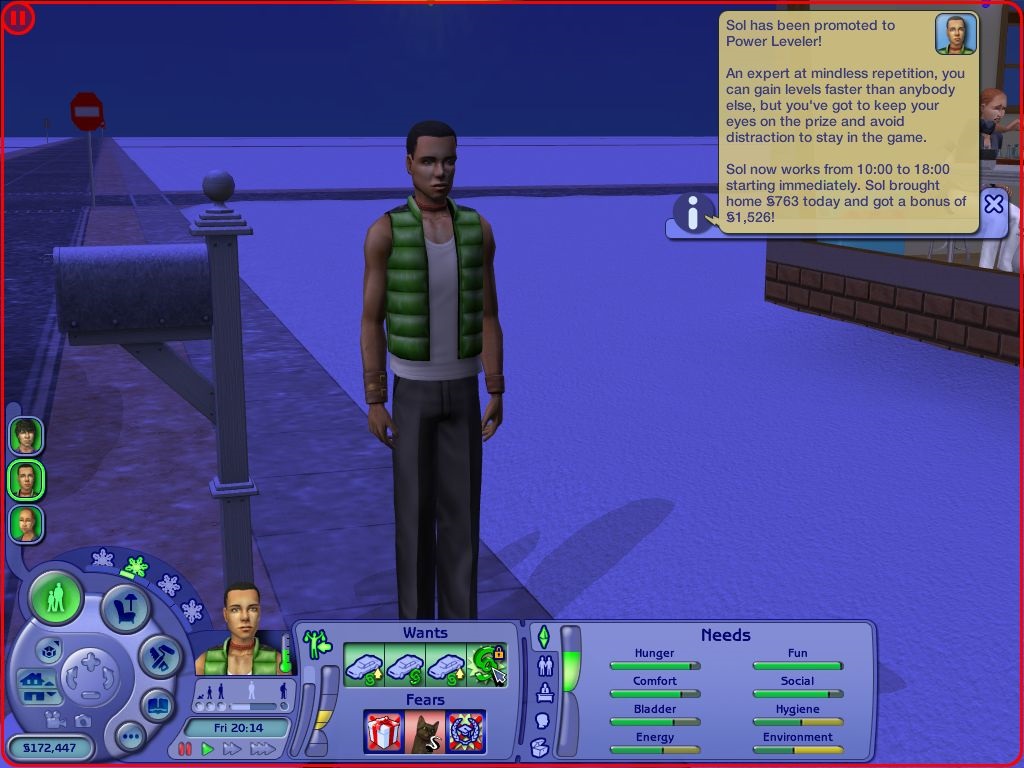Viewport: 1024px width, 768px height.
Task: Select the bottom Sim portrait in the household list
Action: [x=25, y=524]
